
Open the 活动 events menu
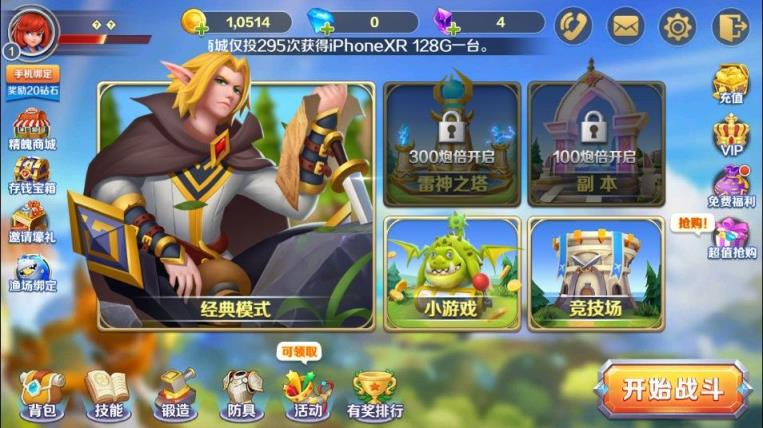pyautogui.click(x=307, y=392)
